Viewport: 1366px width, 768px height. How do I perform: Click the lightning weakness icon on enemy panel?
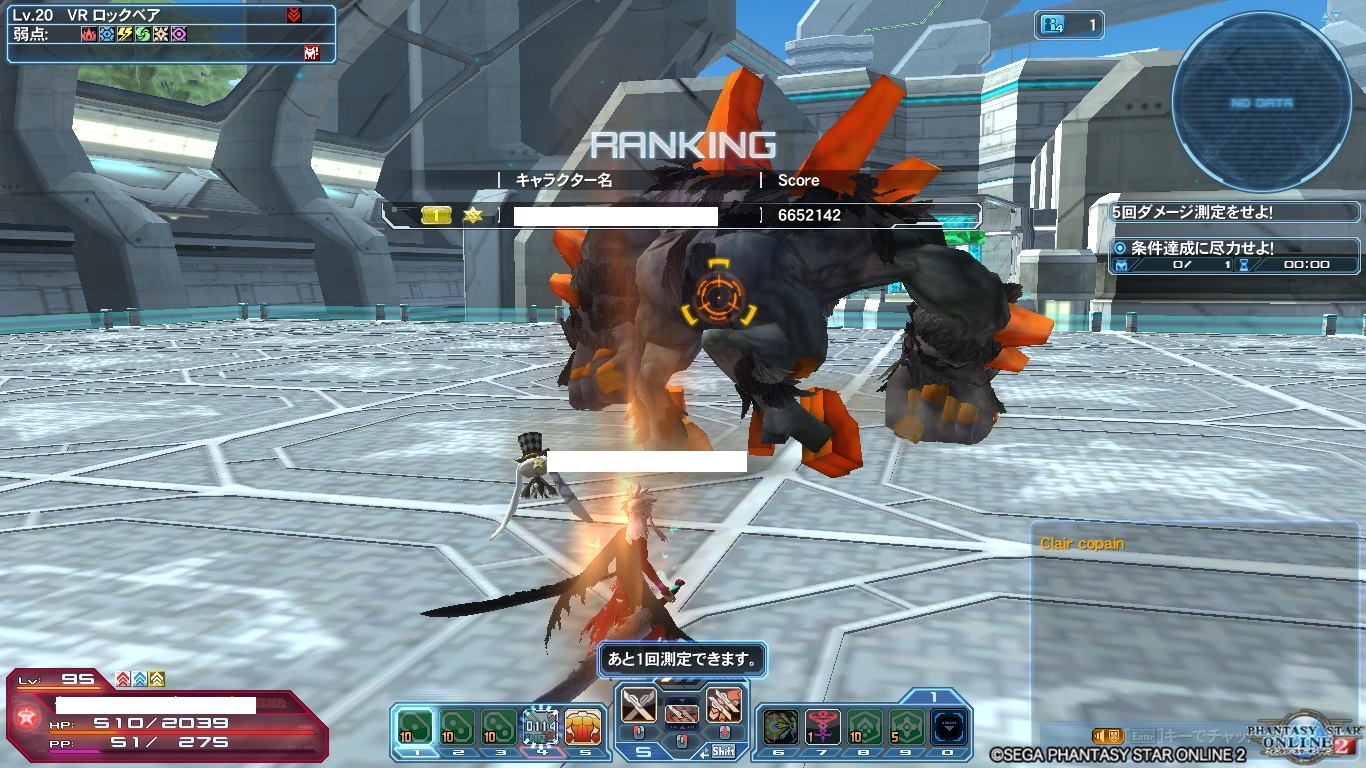(x=124, y=34)
